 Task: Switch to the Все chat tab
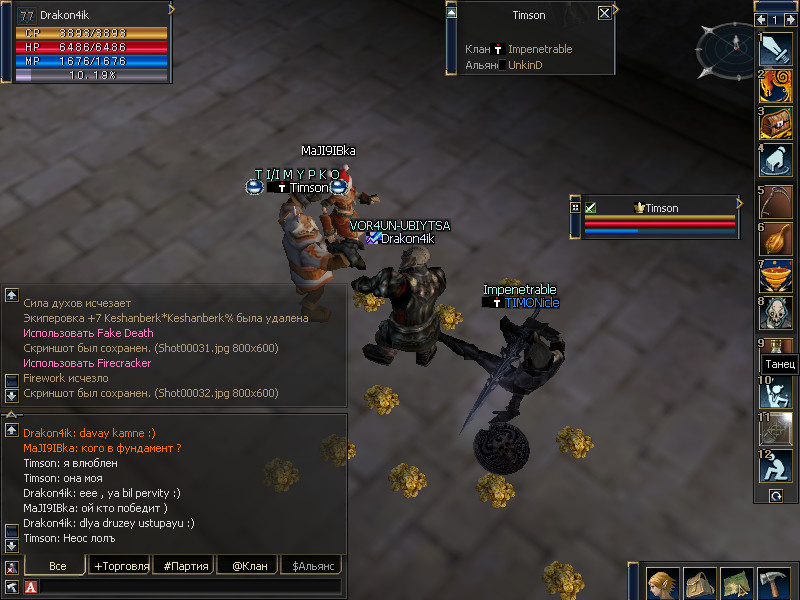point(58,566)
